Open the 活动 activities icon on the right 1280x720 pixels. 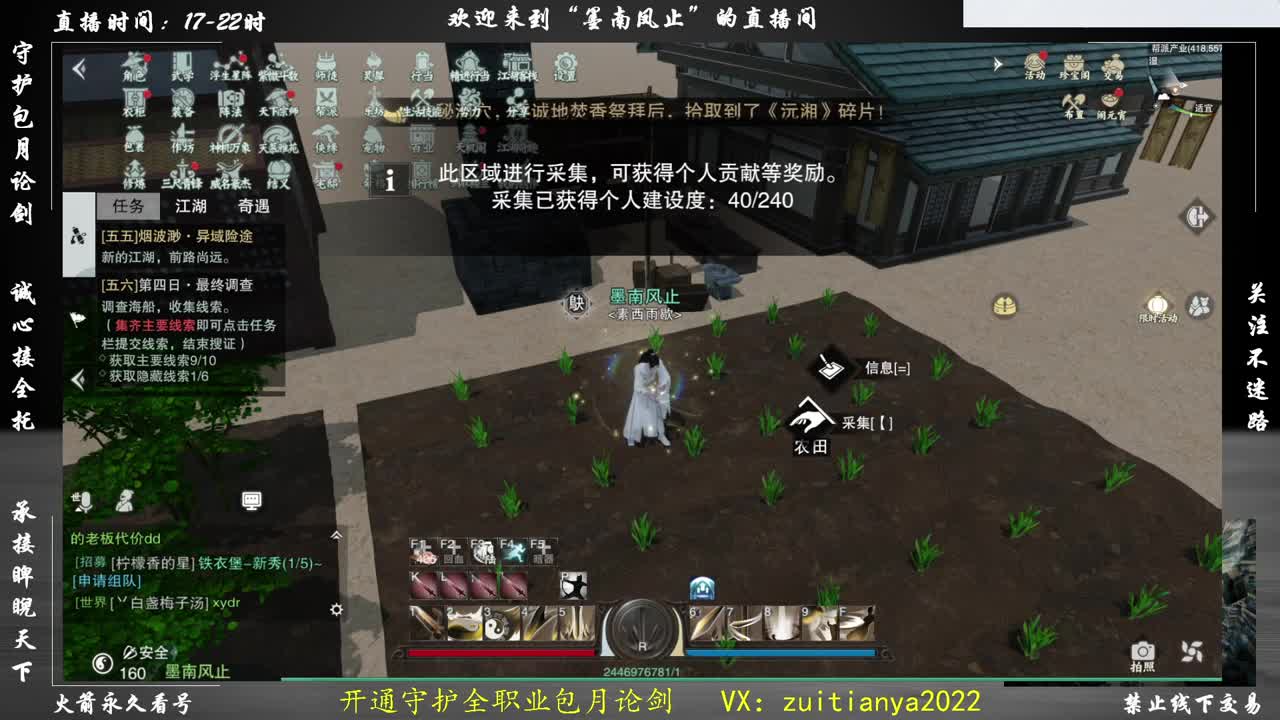[x=1035, y=62]
